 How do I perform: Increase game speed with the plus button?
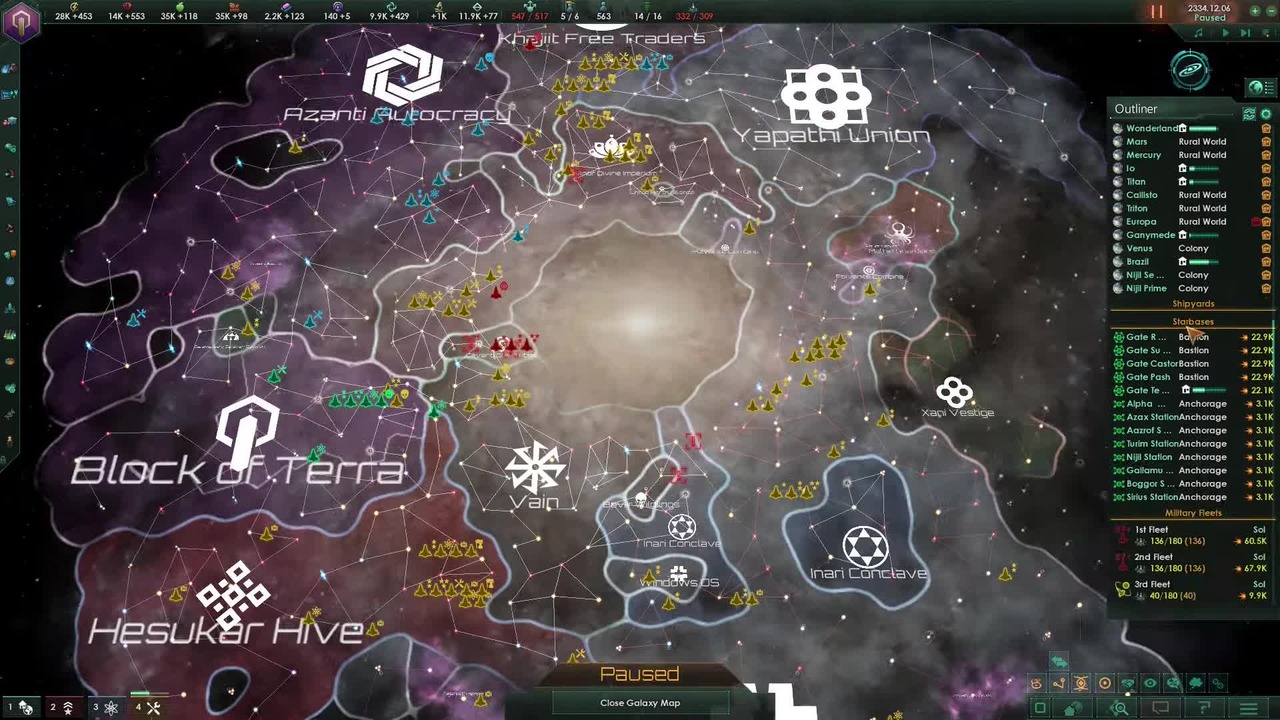1255,10
